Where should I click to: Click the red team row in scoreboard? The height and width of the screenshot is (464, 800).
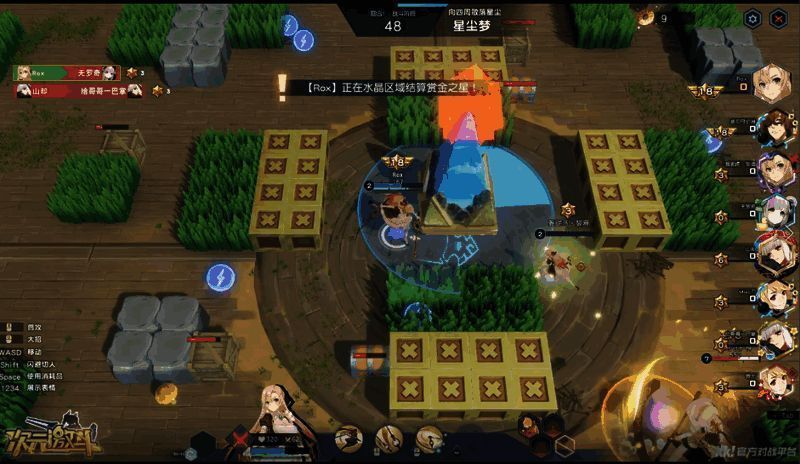pyautogui.click(x=66, y=90)
